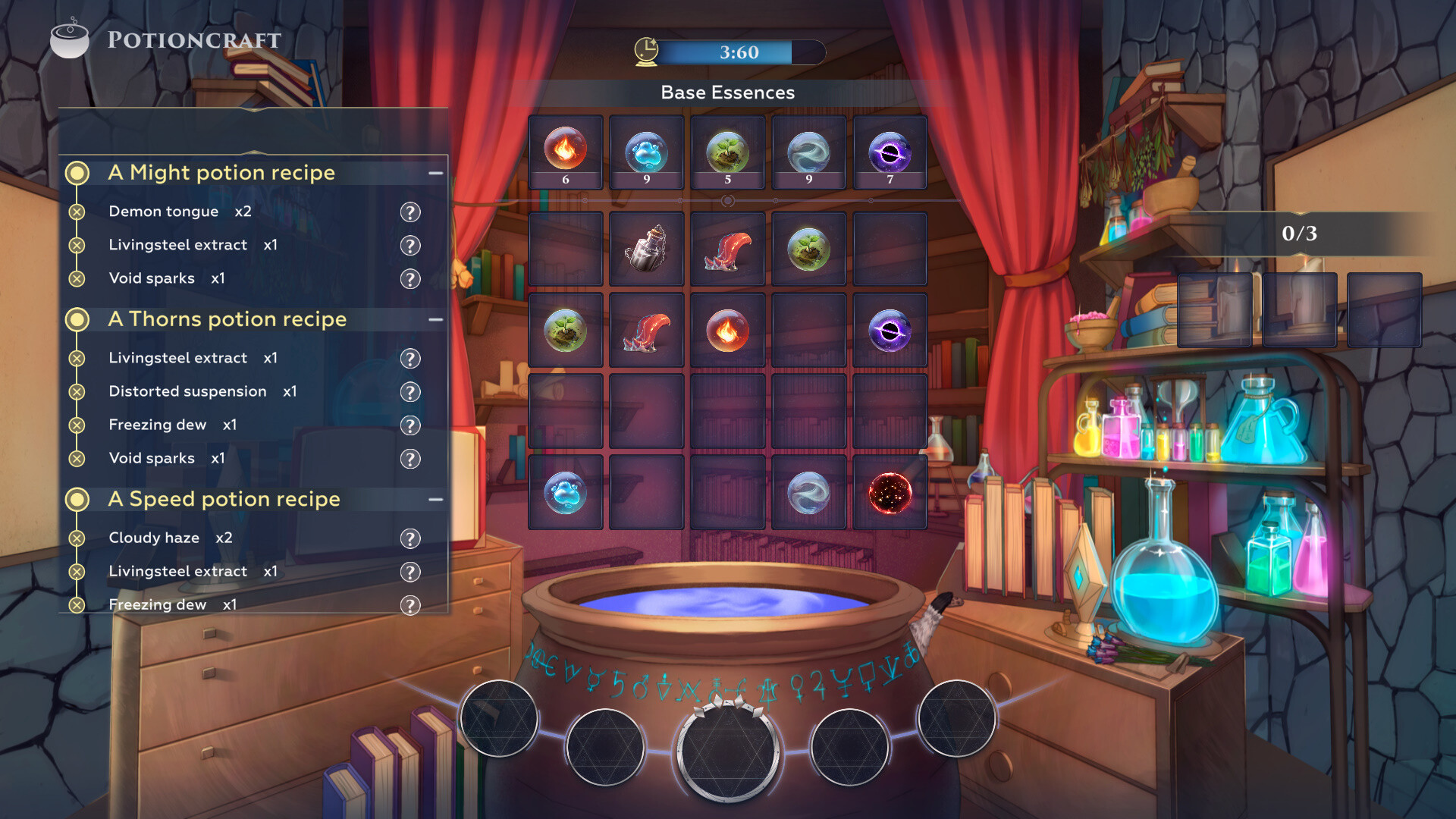Image resolution: width=1456 pixels, height=819 pixels.
Task: Select the Earth base essence orb
Action: 728,152
